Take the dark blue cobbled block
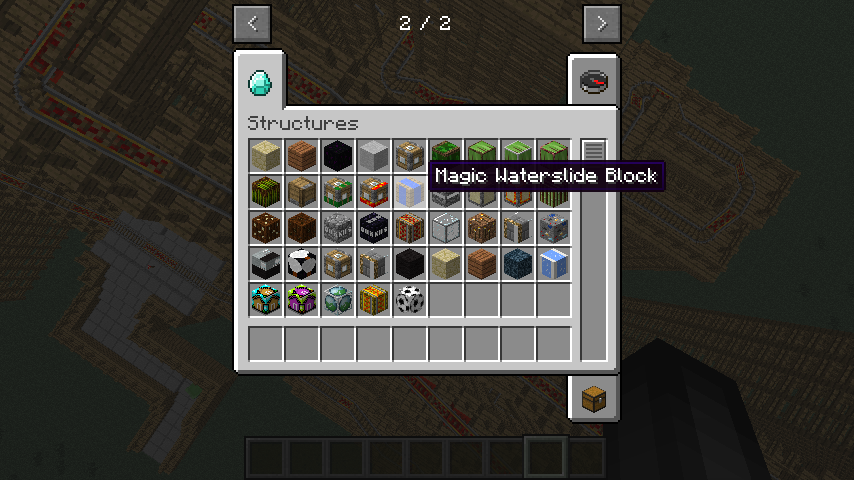The height and width of the screenshot is (480, 854). tap(519, 264)
